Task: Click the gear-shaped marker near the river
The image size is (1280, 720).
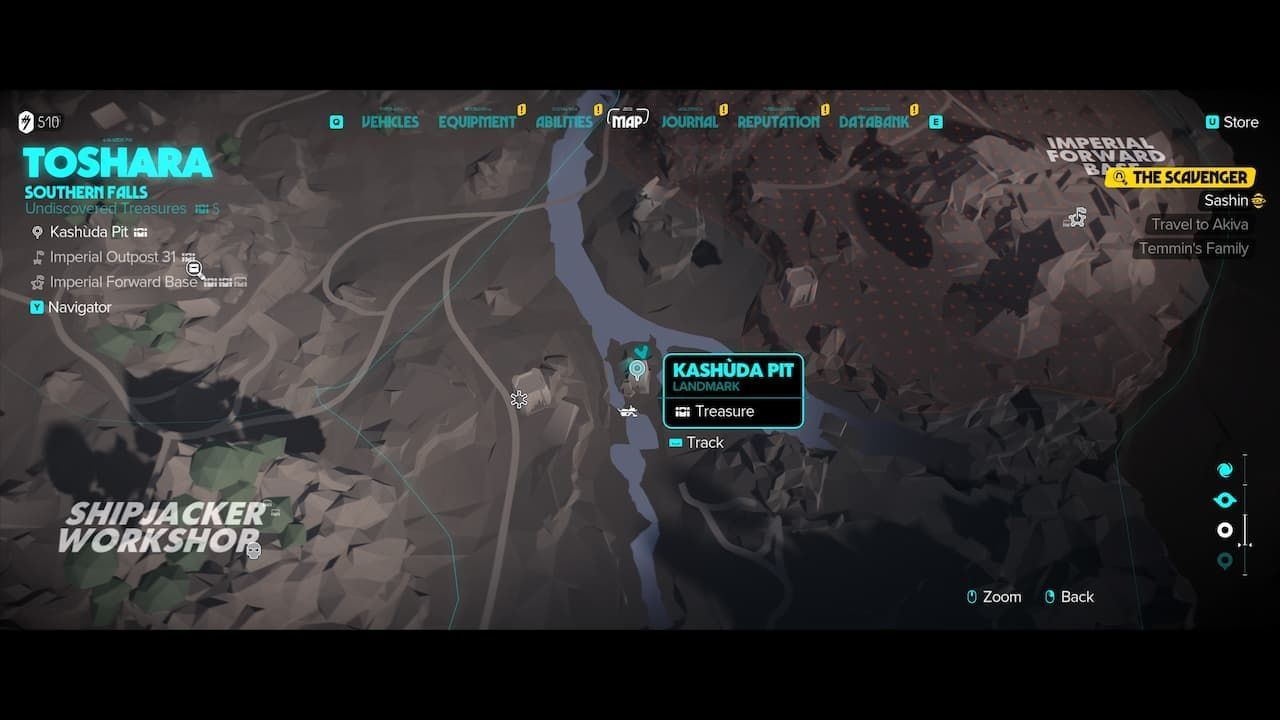Action: pos(519,400)
